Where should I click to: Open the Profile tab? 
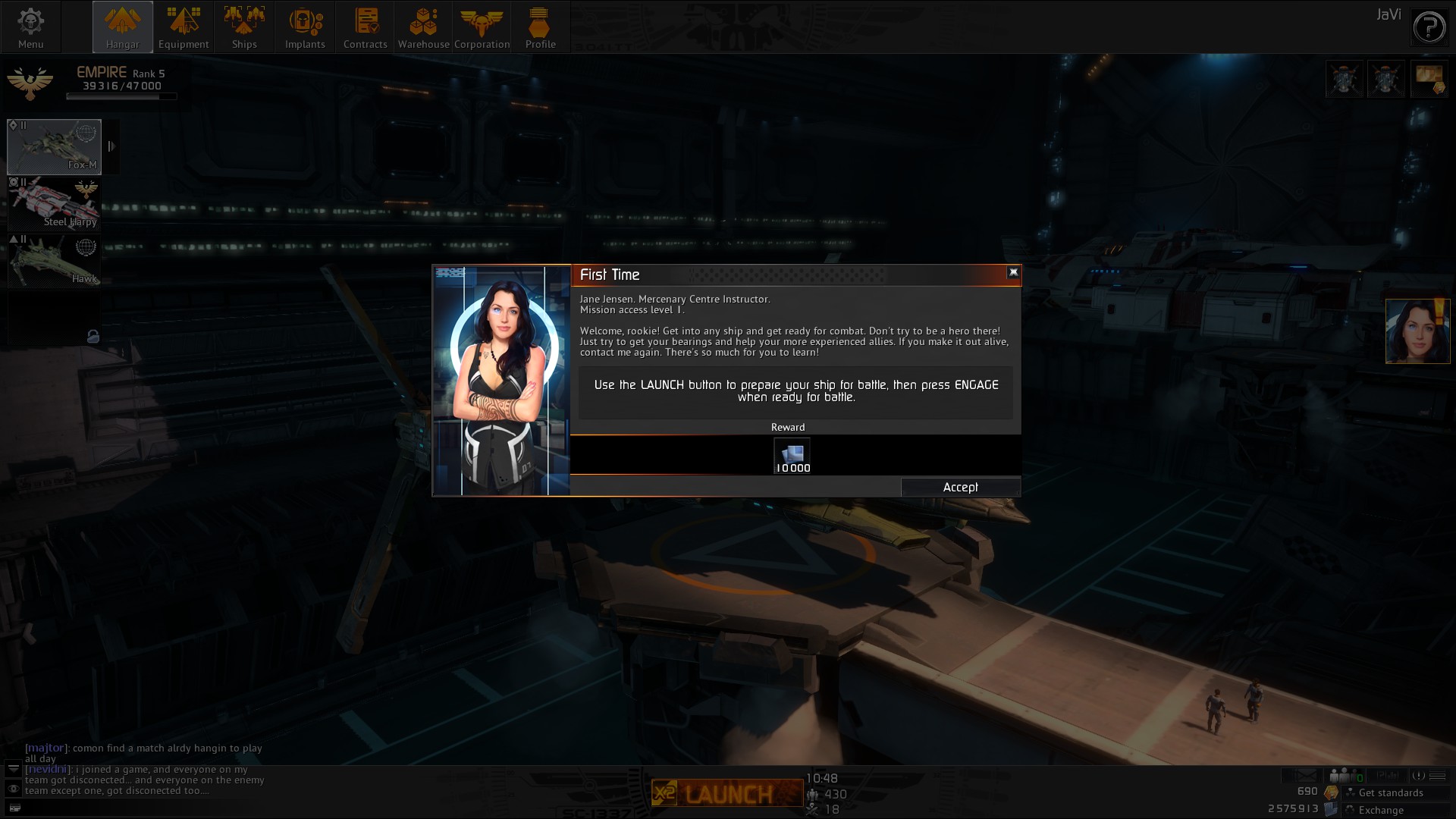click(540, 27)
